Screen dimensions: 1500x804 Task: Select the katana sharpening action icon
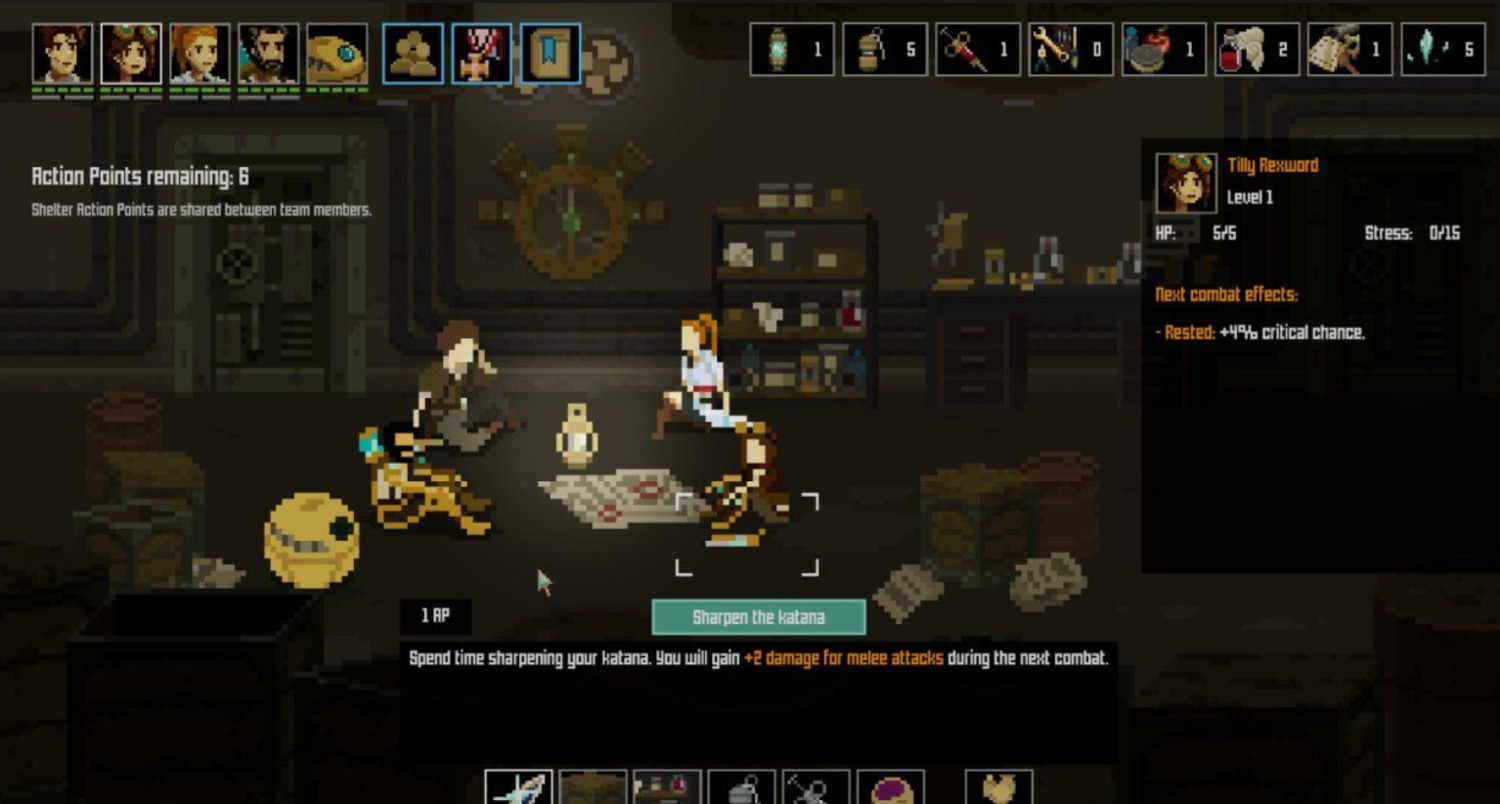[x=519, y=788]
